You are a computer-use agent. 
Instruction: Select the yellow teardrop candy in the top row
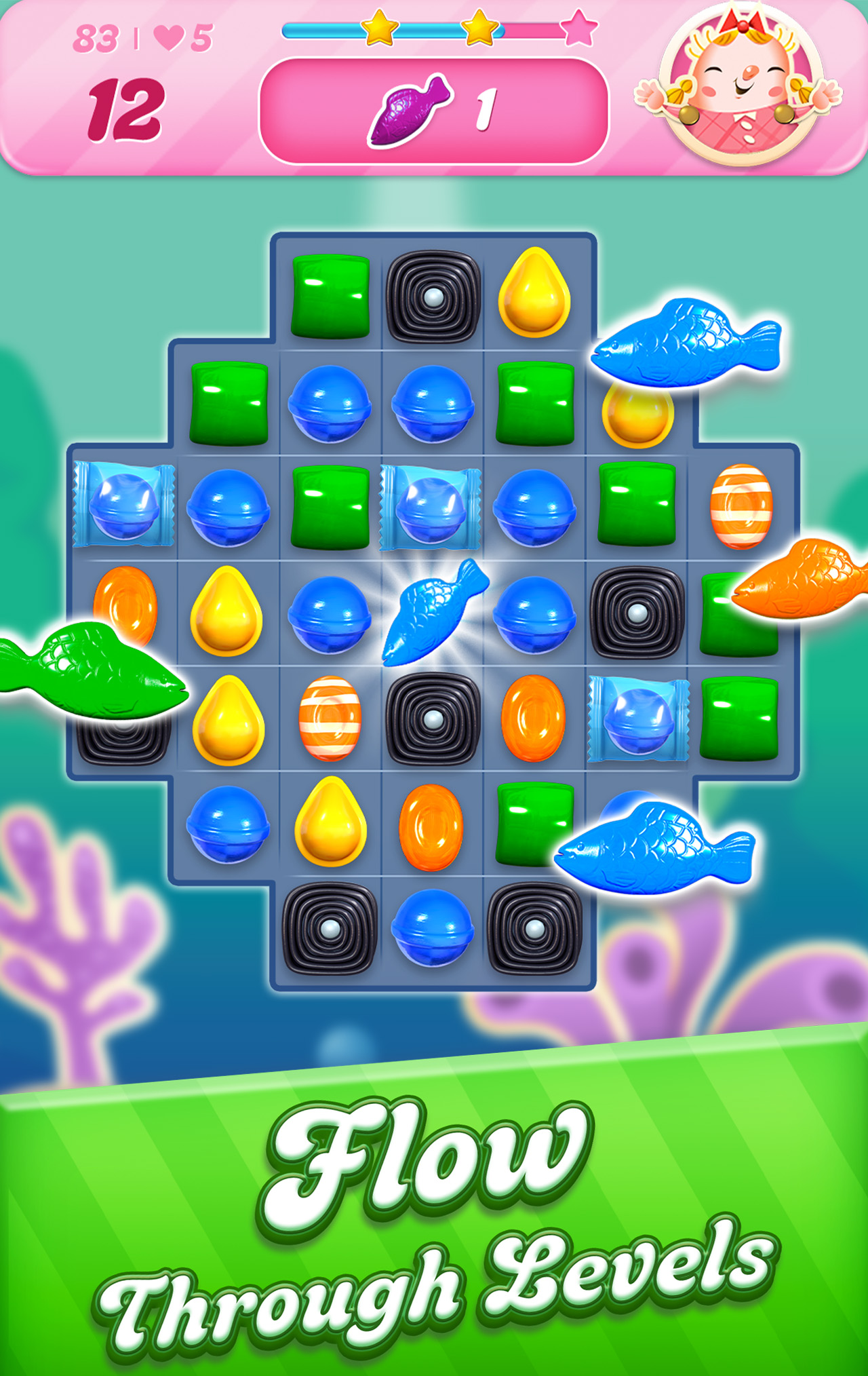point(536,292)
